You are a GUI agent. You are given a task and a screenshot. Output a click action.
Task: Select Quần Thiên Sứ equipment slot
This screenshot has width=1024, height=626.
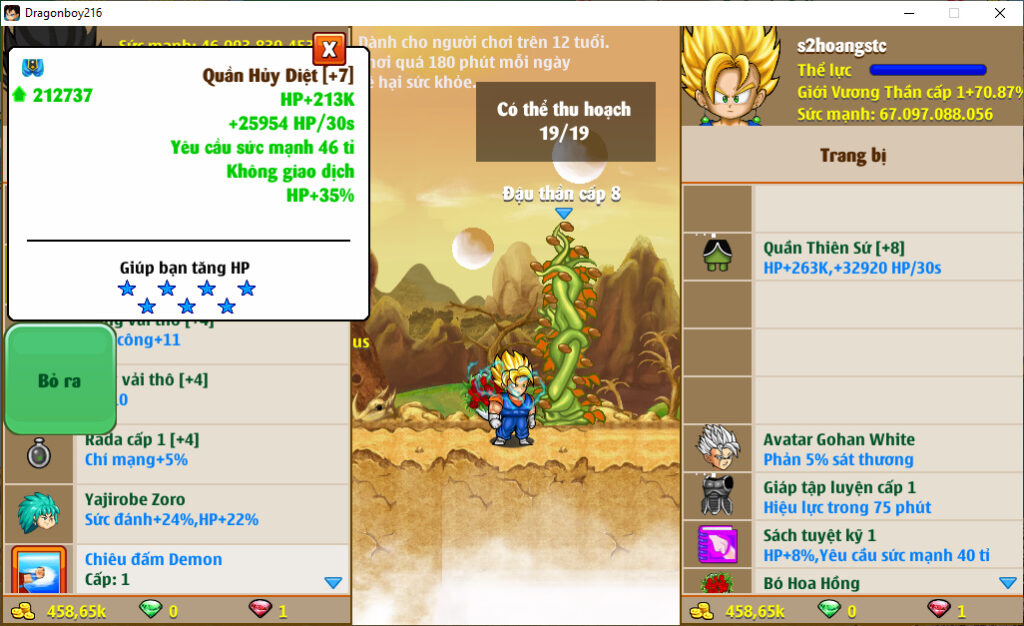(852, 257)
